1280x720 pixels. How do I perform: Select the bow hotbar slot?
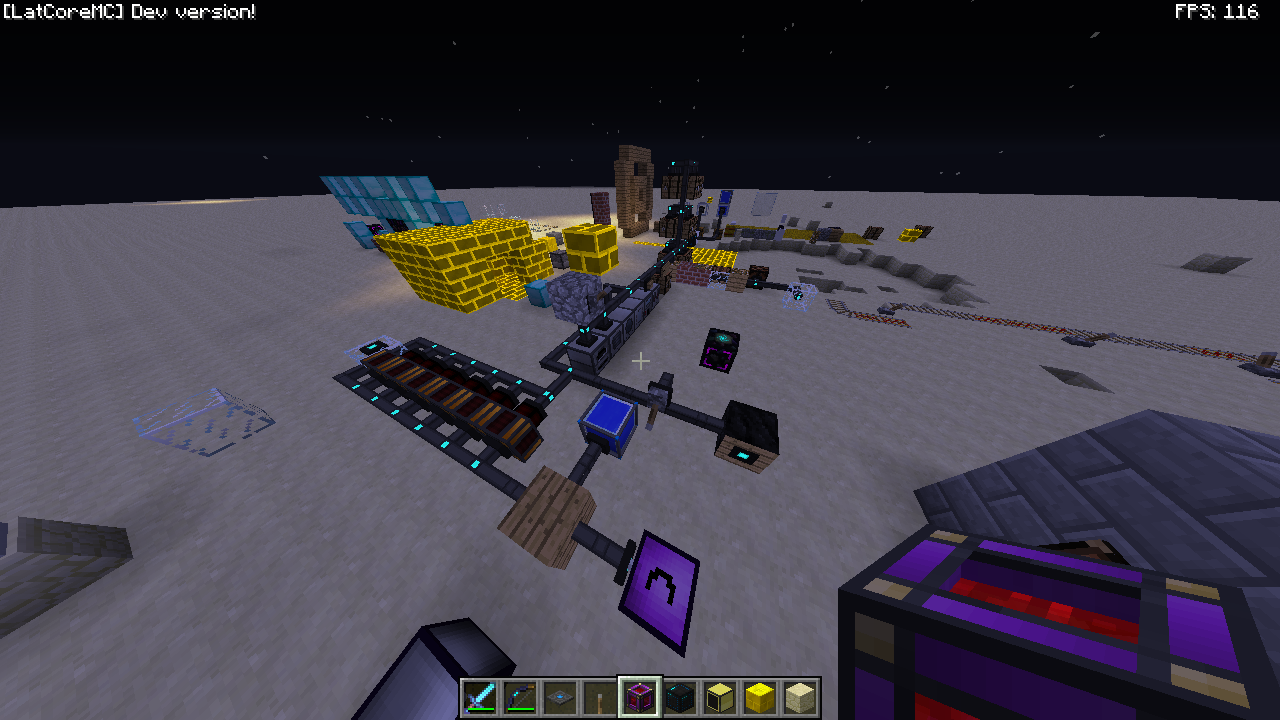tap(520, 697)
